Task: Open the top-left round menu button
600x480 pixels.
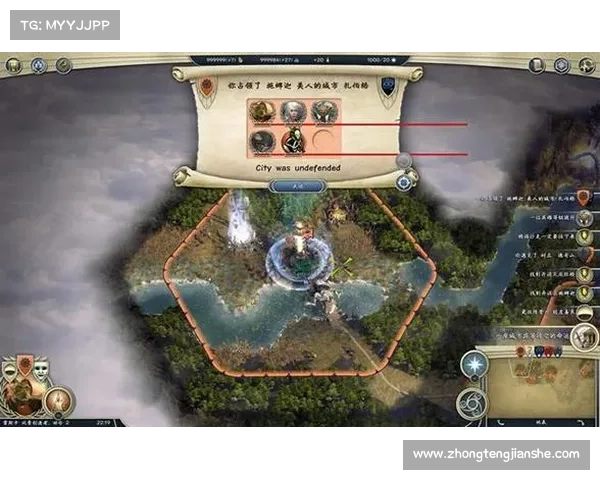Action: (x=13, y=66)
